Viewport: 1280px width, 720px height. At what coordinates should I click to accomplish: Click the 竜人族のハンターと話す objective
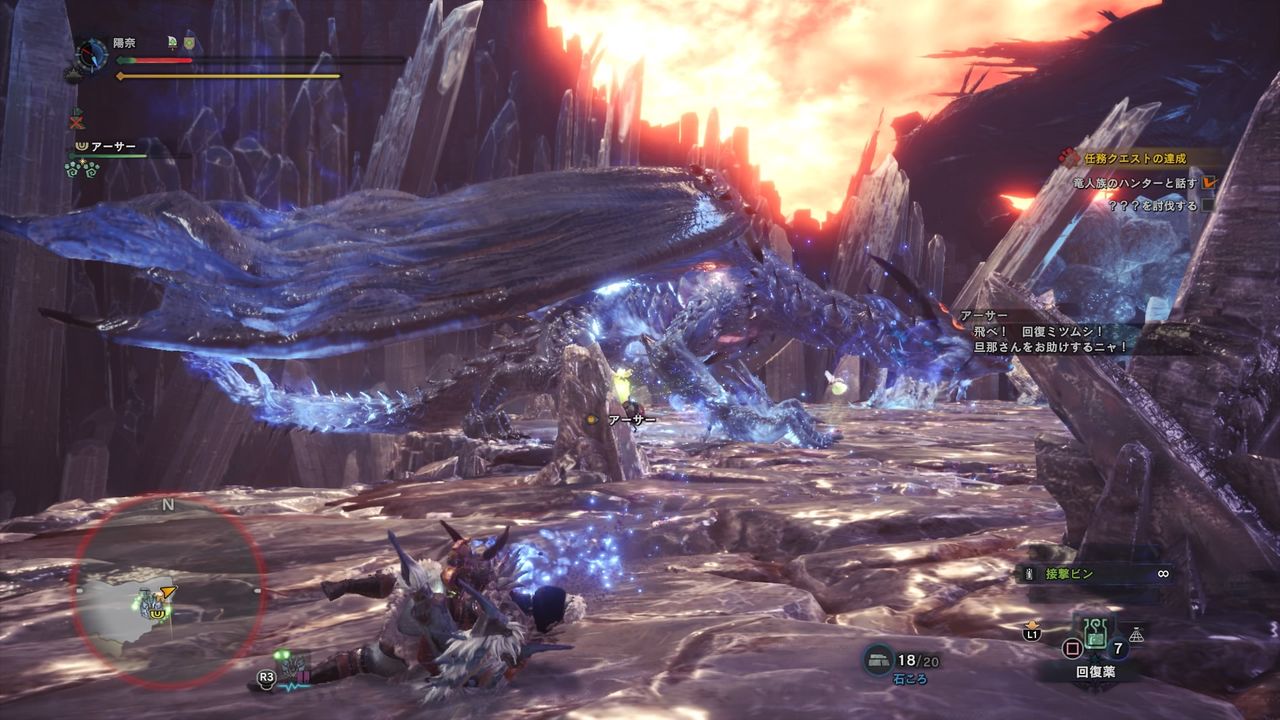point(1136,182)
